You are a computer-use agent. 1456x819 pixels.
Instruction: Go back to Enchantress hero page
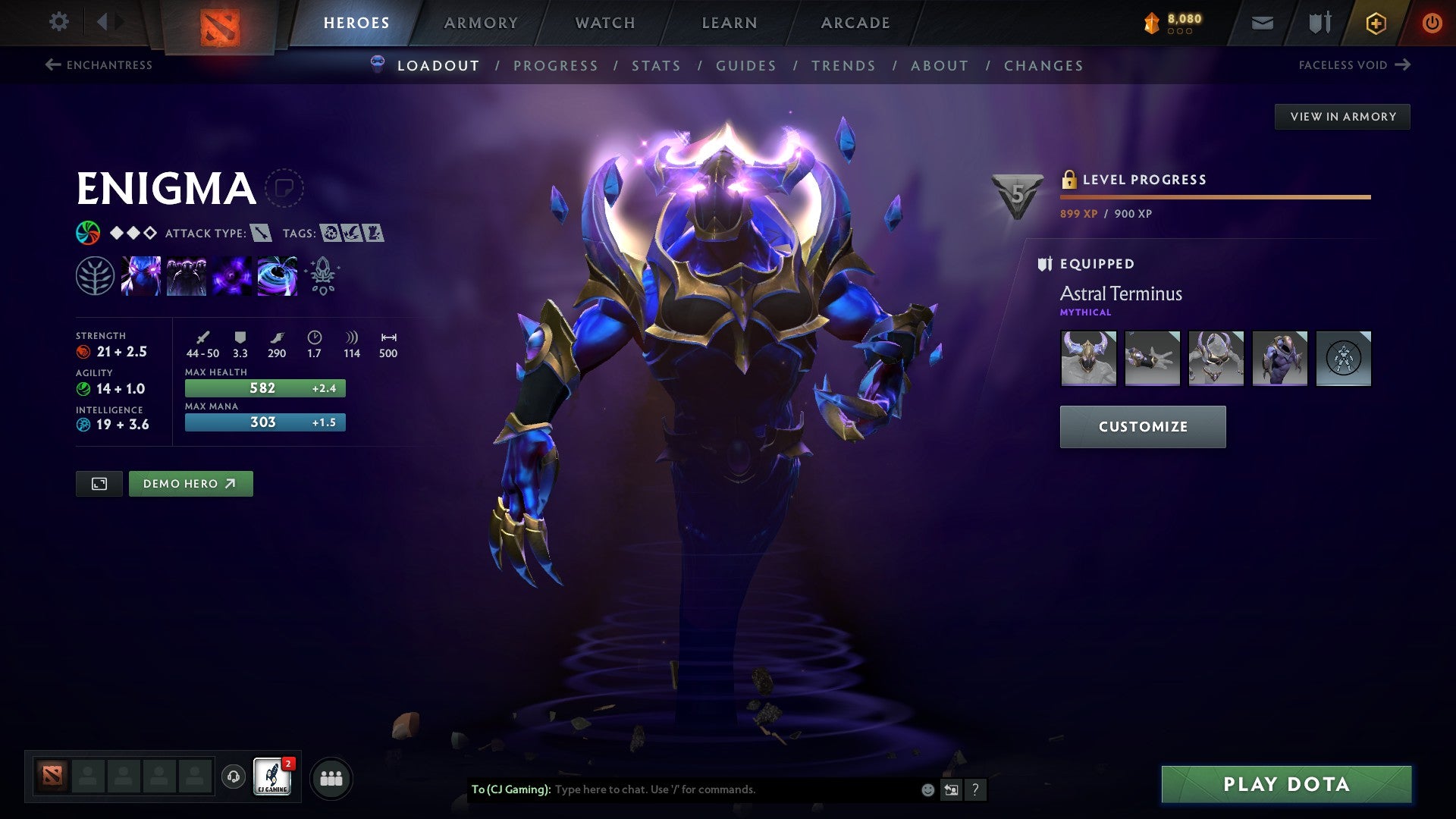pos(99,65)
